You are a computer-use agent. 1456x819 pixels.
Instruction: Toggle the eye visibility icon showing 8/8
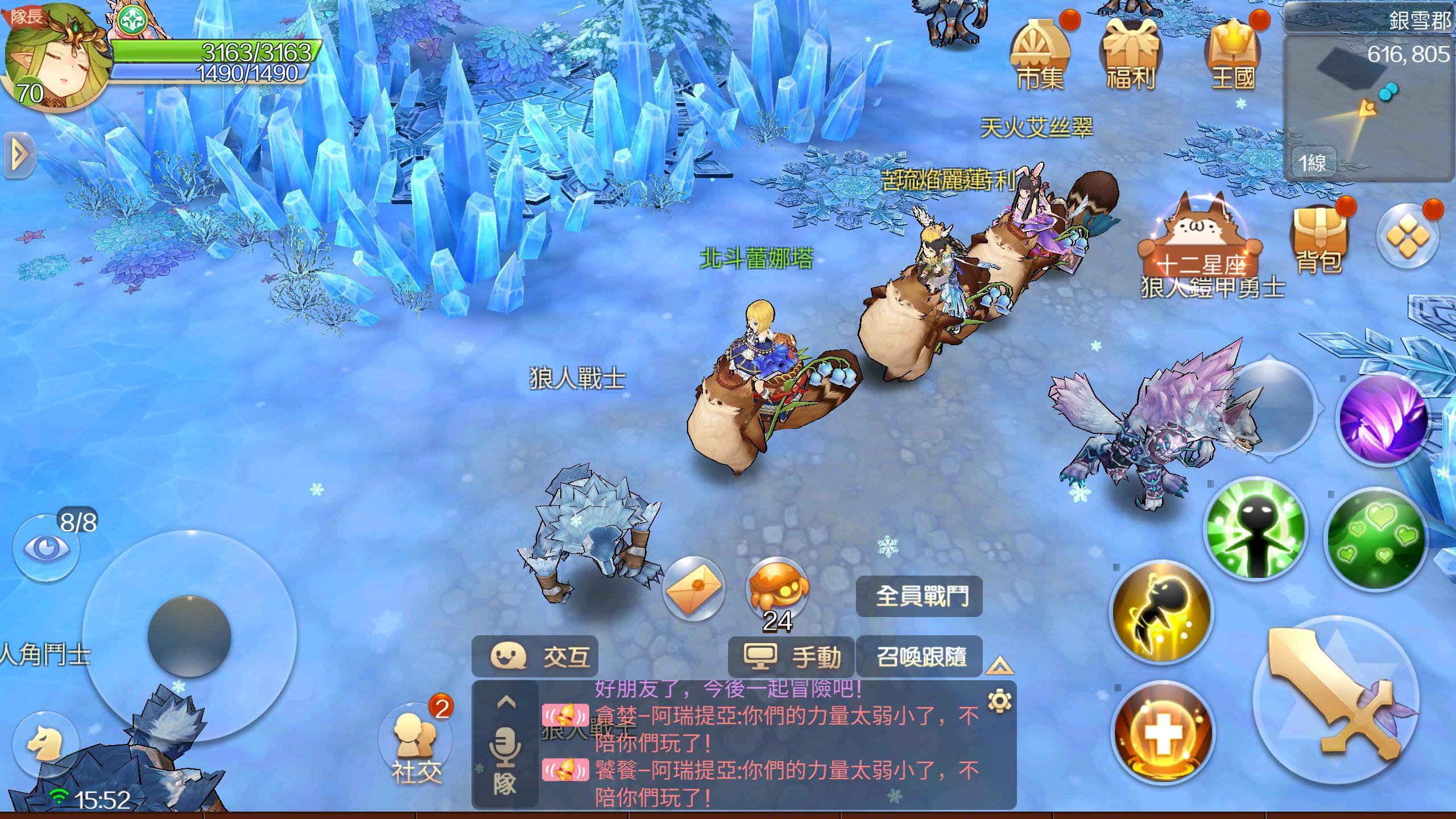(x=45, y=547)
